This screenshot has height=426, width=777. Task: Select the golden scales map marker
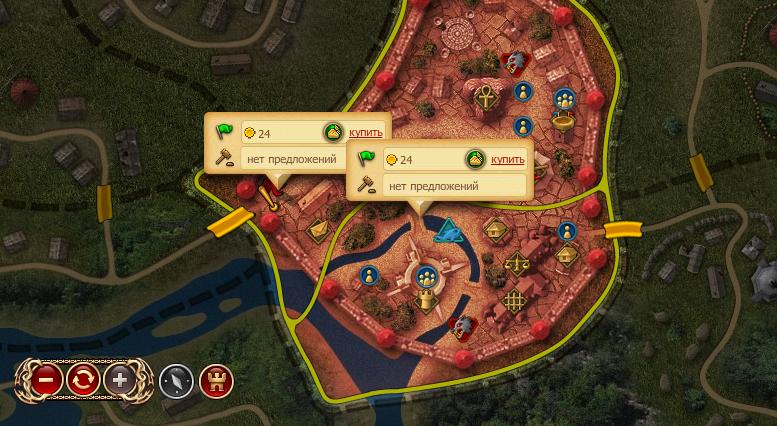click(x=517, y=264)
